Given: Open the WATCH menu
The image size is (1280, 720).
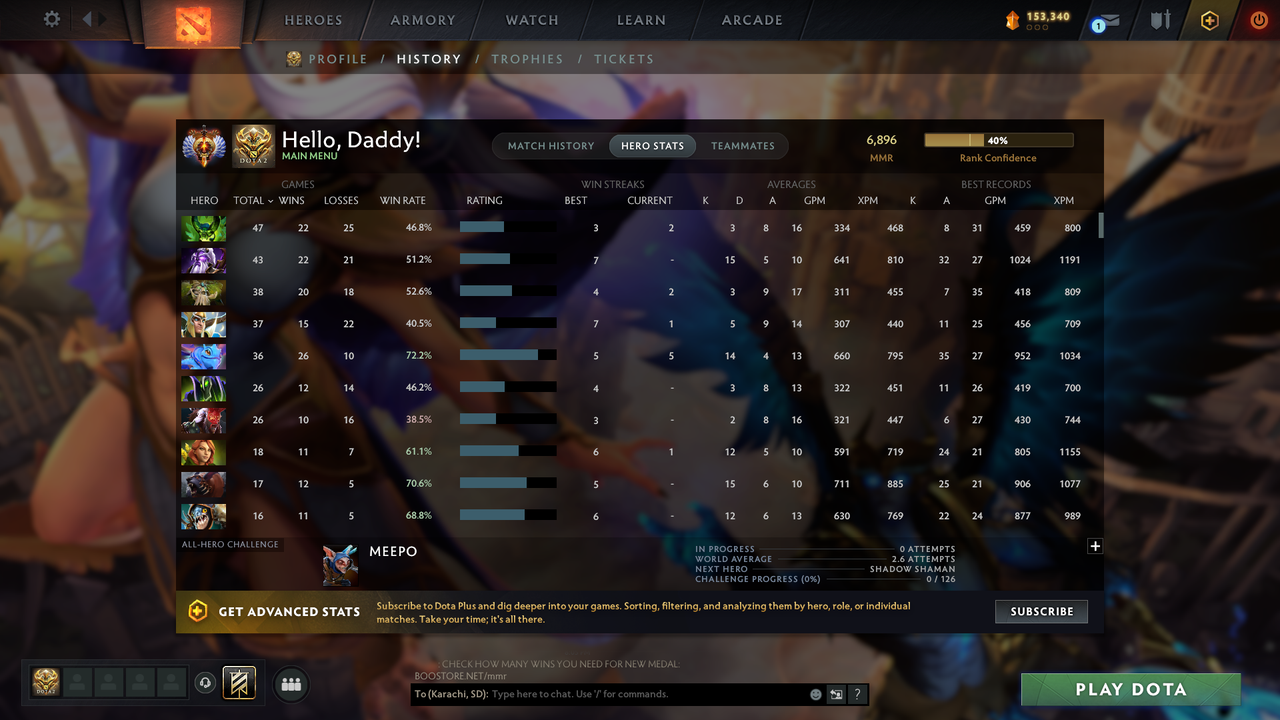Looking at the screenshot, I should pyautogui.click(x=531, y=20).
